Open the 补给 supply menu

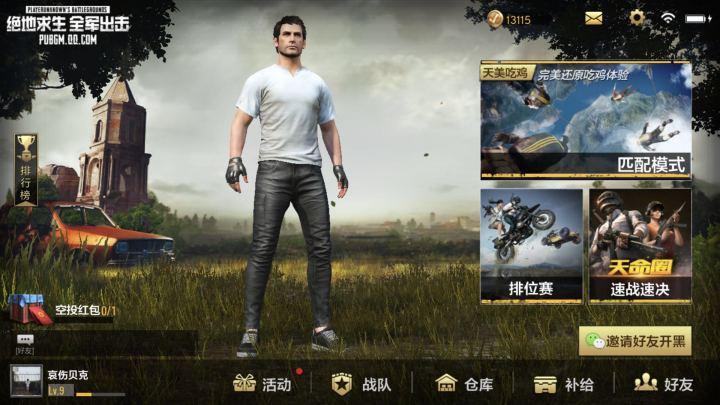pyautogui.click(x=565, y=383)
